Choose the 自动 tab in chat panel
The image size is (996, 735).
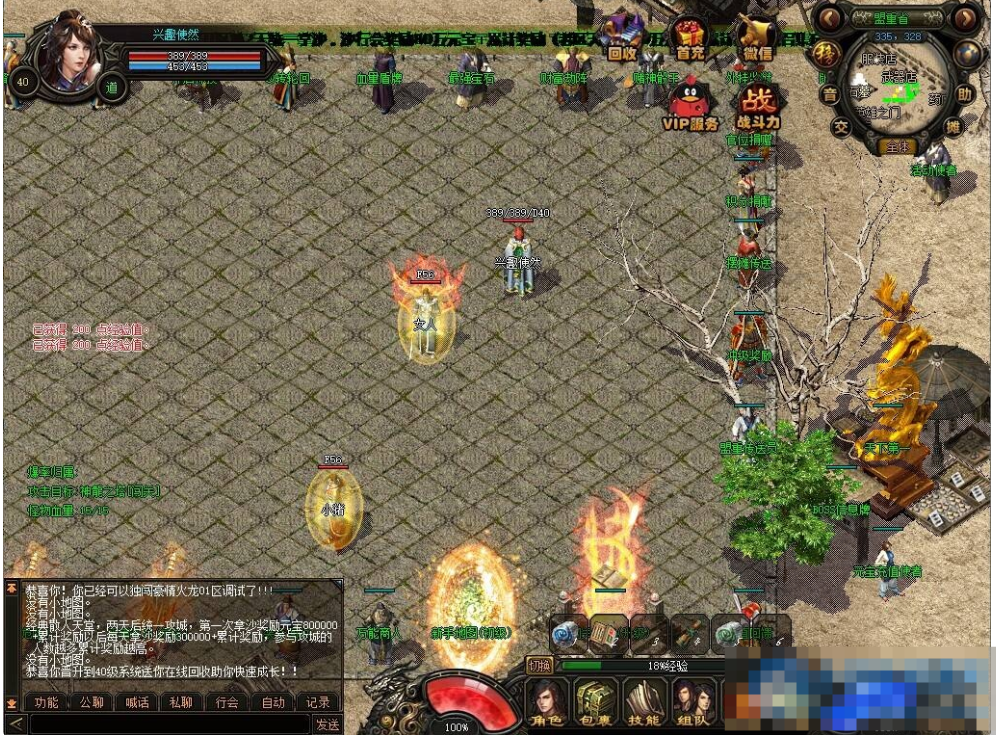273,702
